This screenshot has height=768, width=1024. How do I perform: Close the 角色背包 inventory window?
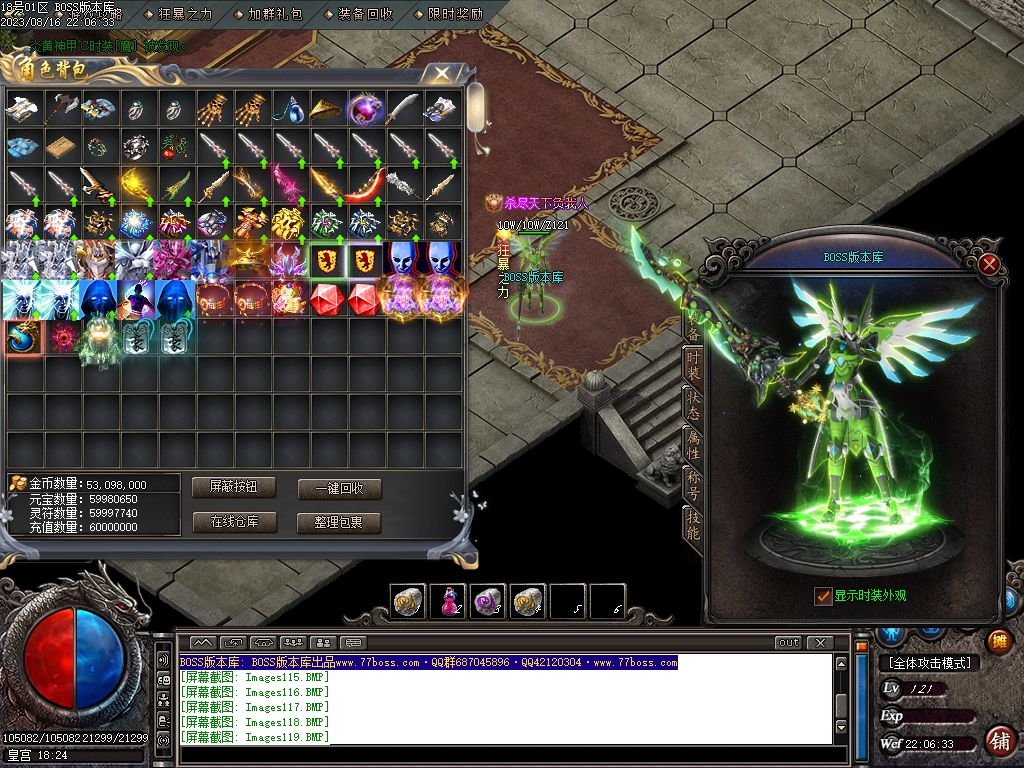click(x=440, y=73)
